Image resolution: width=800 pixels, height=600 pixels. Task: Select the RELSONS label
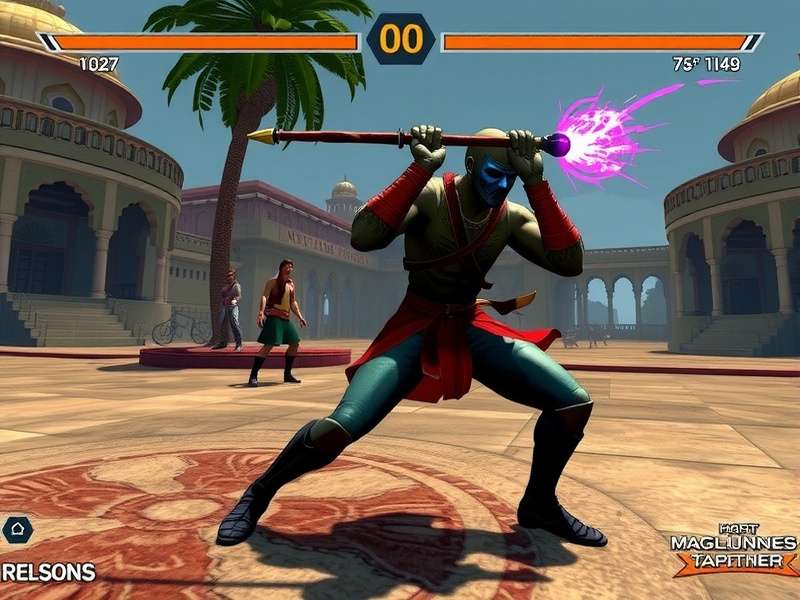(48, 573)
